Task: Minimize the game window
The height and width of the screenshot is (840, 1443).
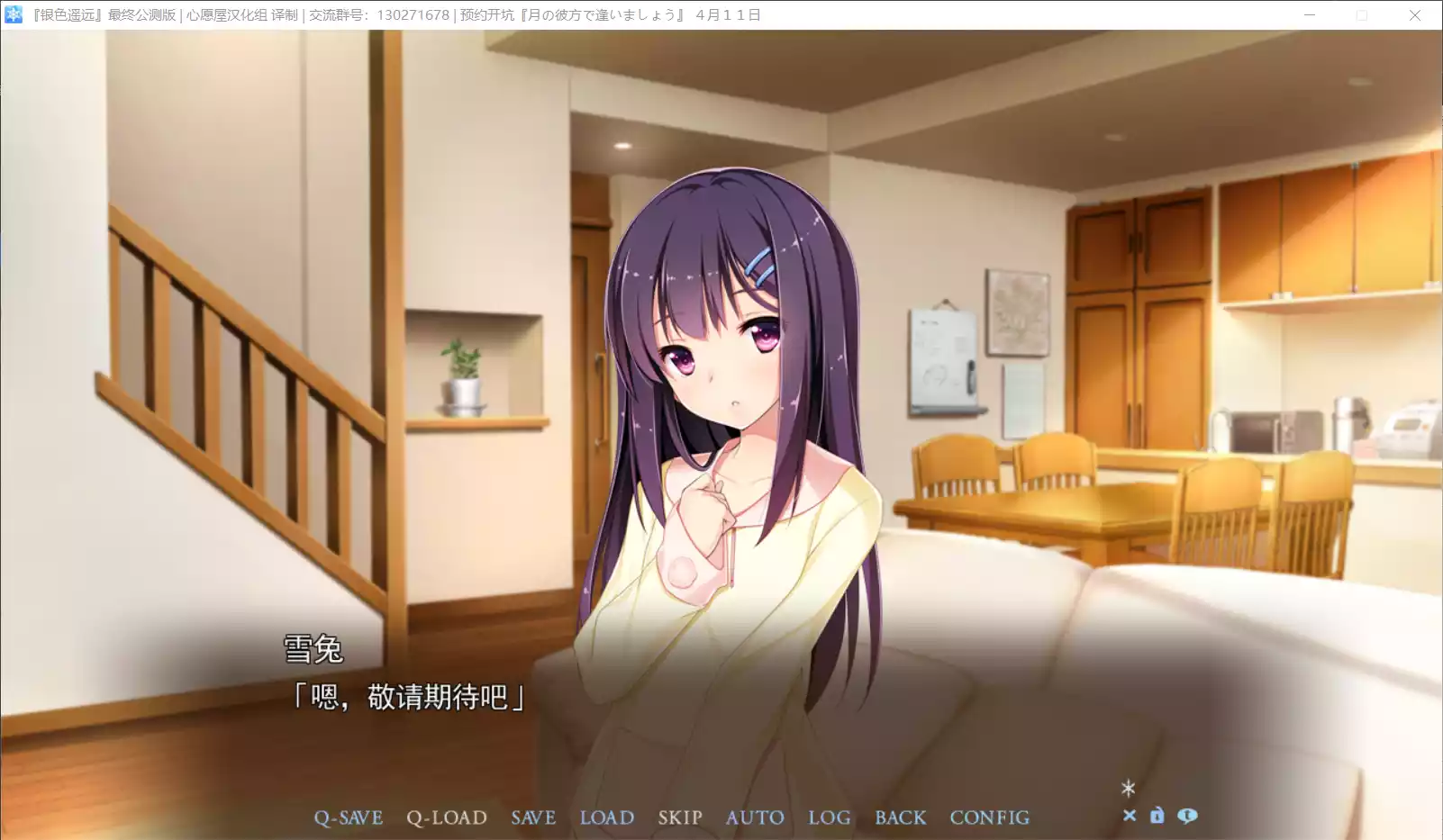Action: tap(1309, 15)
